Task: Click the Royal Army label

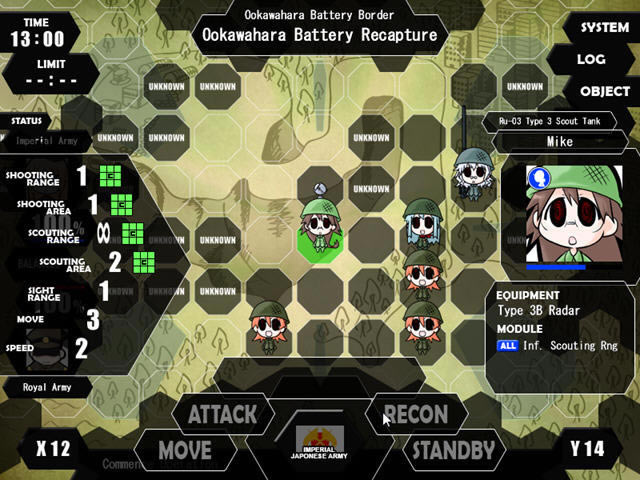Action: tap(49, 386)
